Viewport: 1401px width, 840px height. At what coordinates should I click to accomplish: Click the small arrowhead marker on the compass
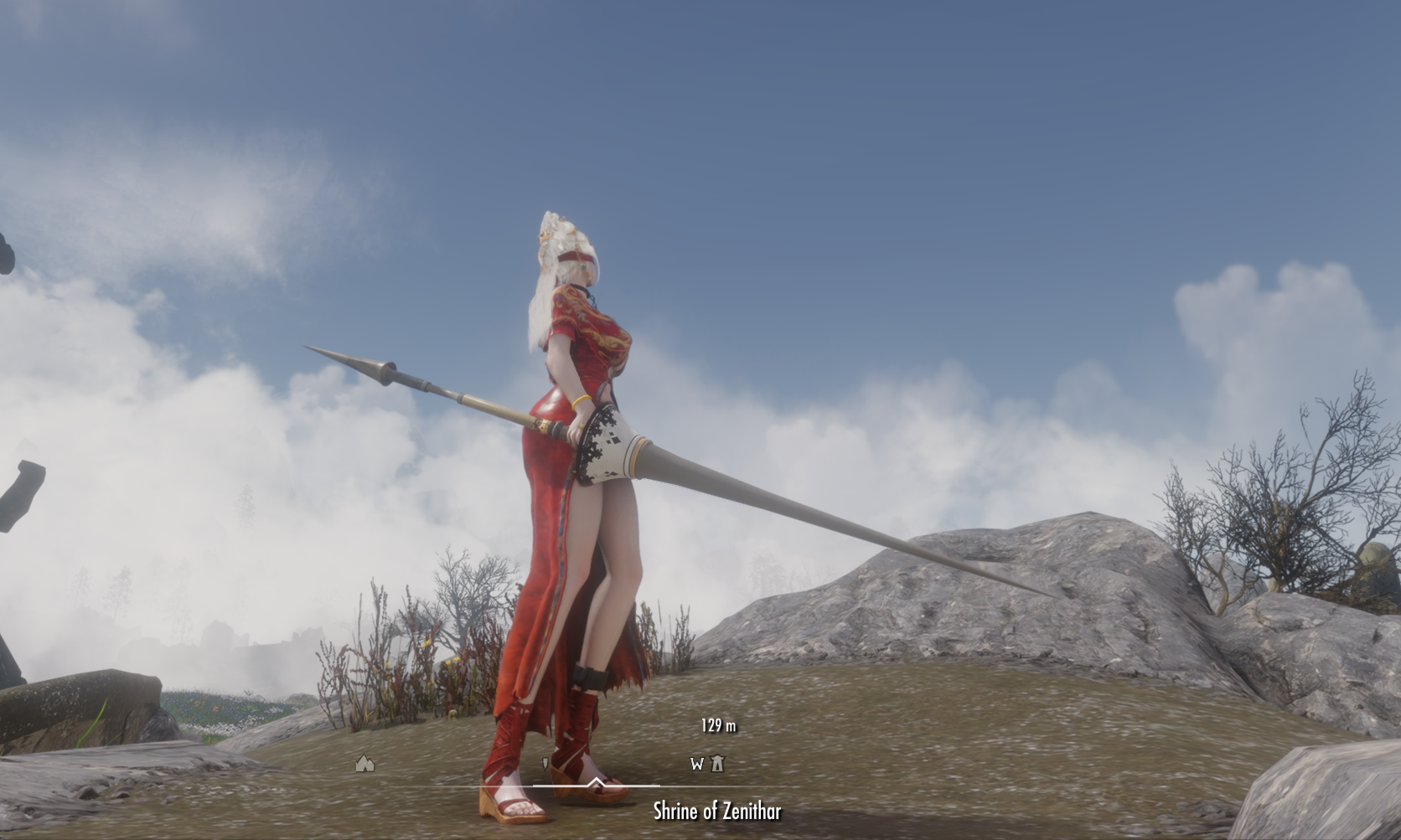(x=545, y=764)
